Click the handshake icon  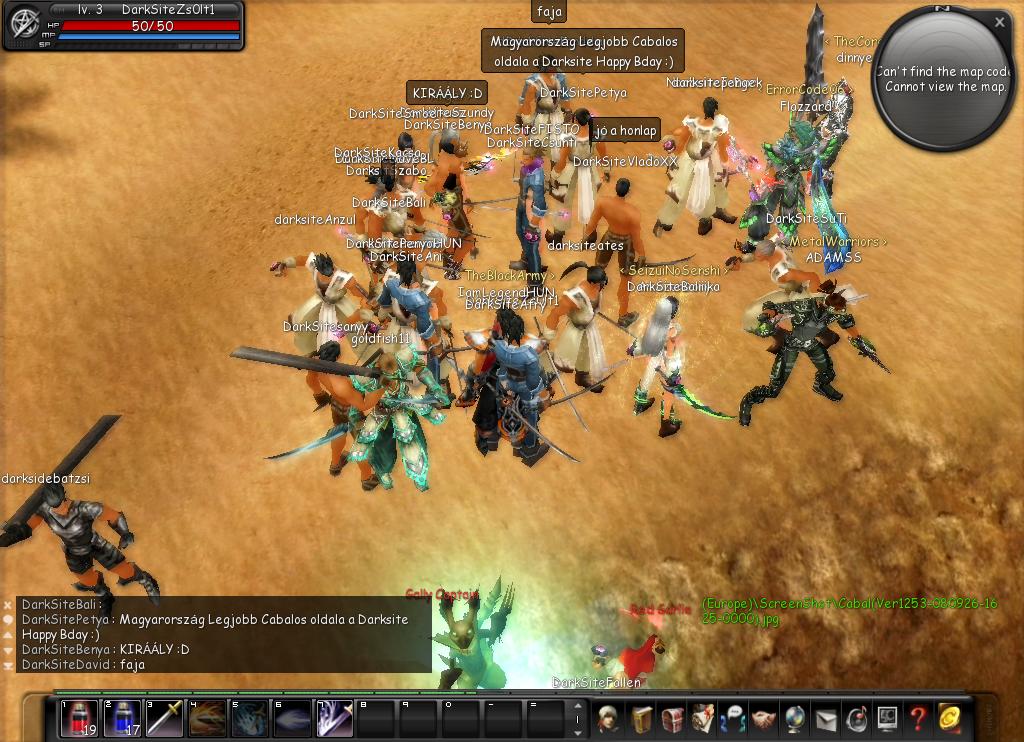pos(764,718)
